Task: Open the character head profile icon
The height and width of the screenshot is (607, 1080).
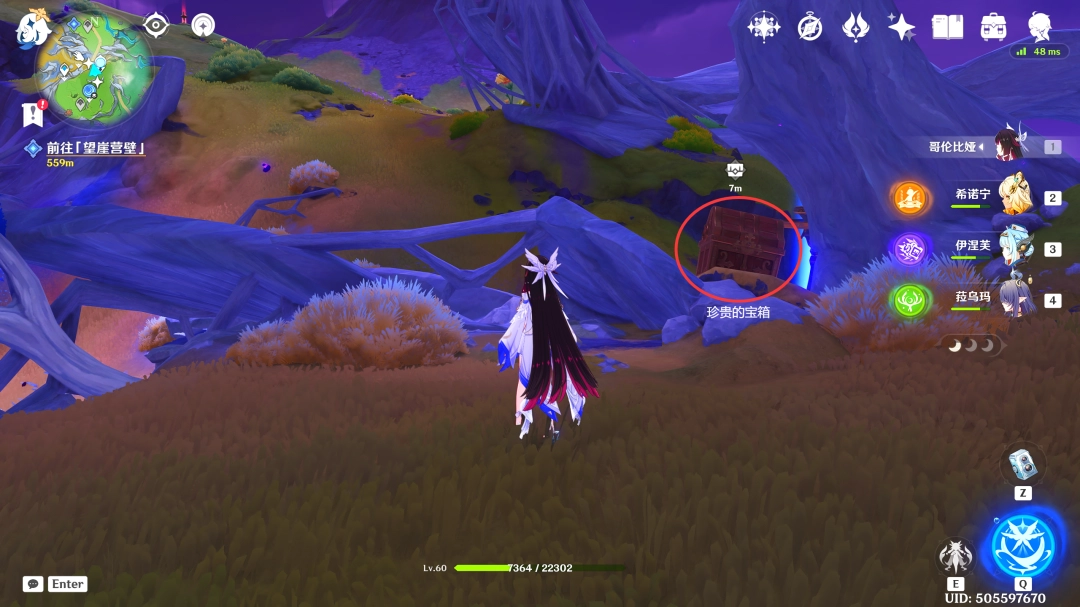Action: click(x=1040, y=26)
